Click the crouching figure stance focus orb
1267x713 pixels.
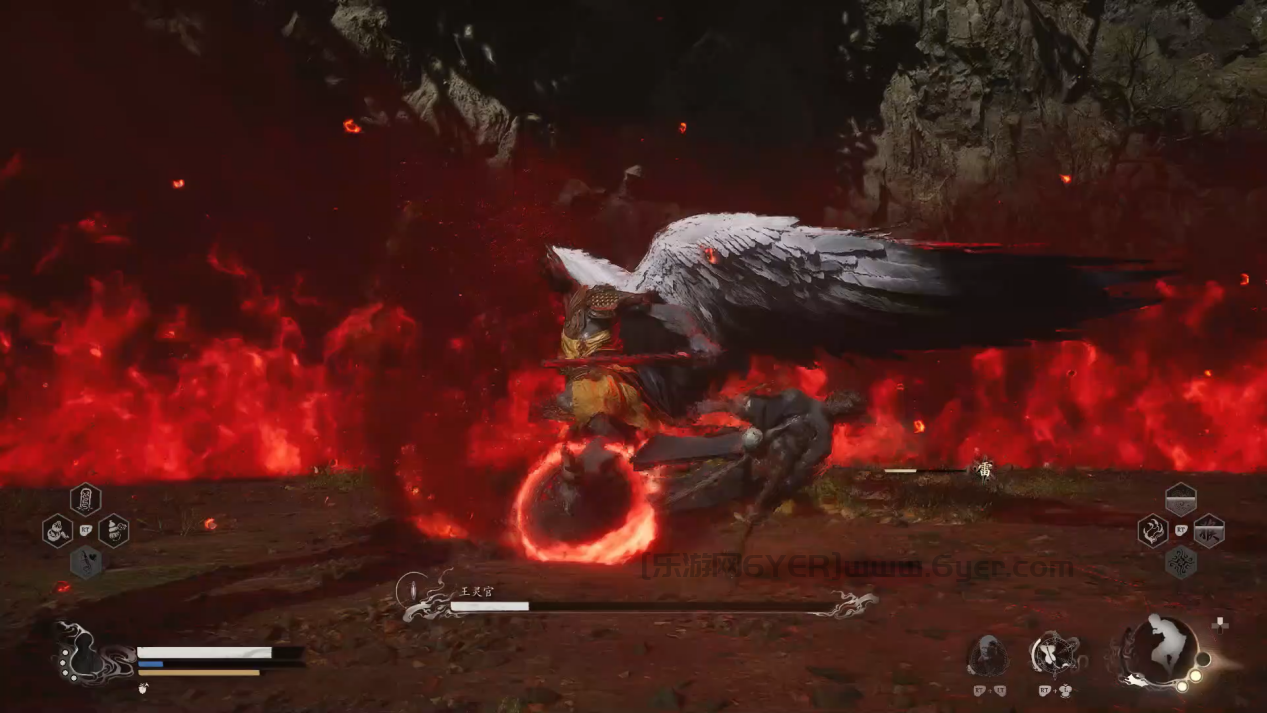click(x=1161, y=648)
